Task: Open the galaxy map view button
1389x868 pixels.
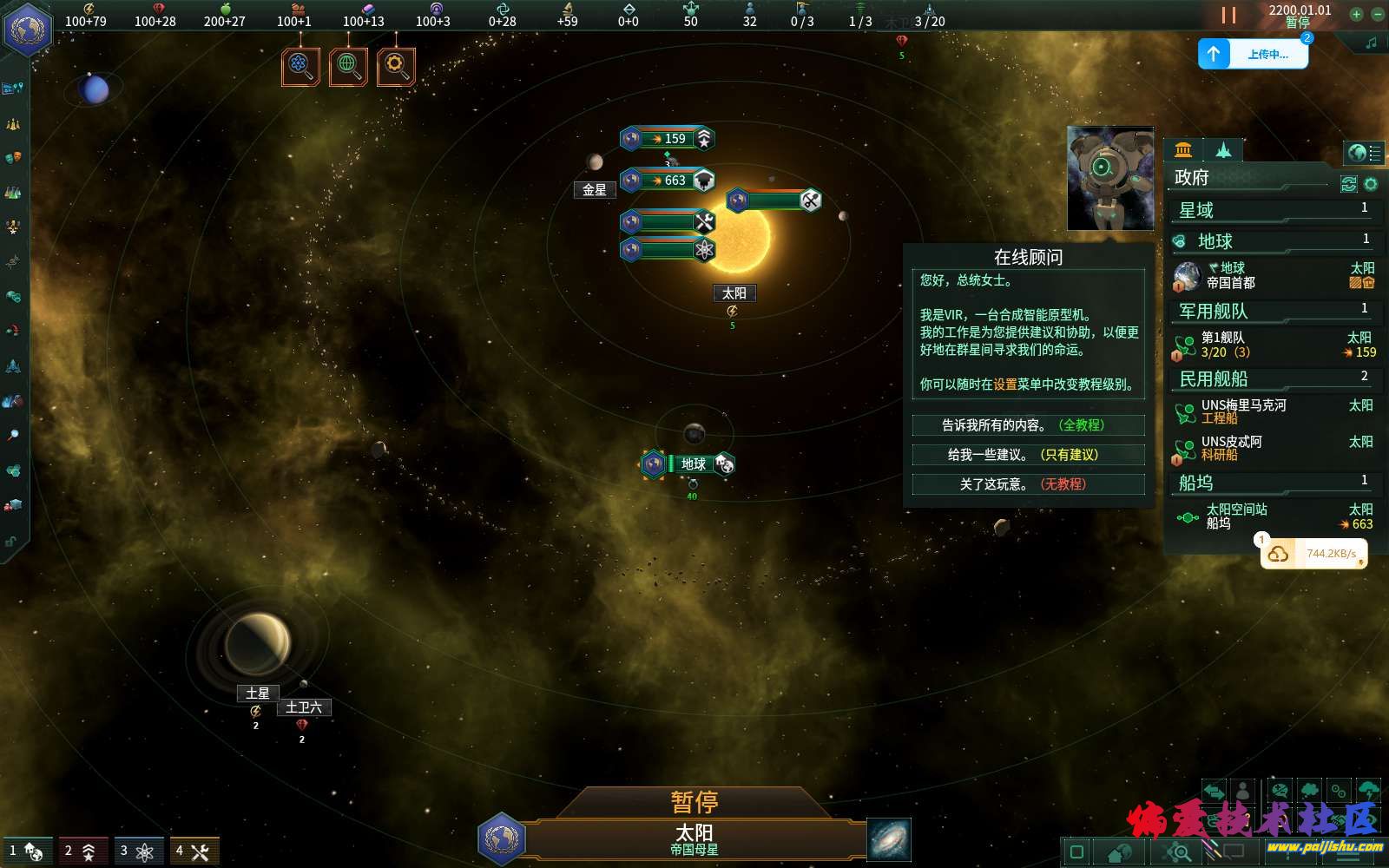Action: [889, 839]
